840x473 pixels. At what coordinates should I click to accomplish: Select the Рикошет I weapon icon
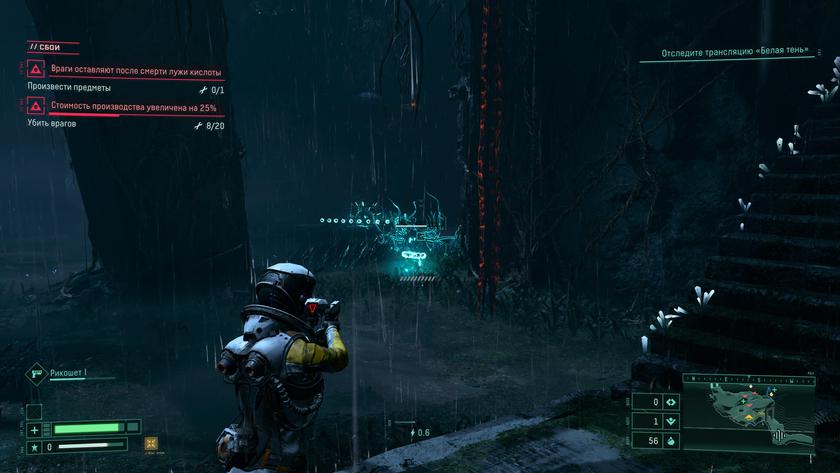[x=35, y=374]
